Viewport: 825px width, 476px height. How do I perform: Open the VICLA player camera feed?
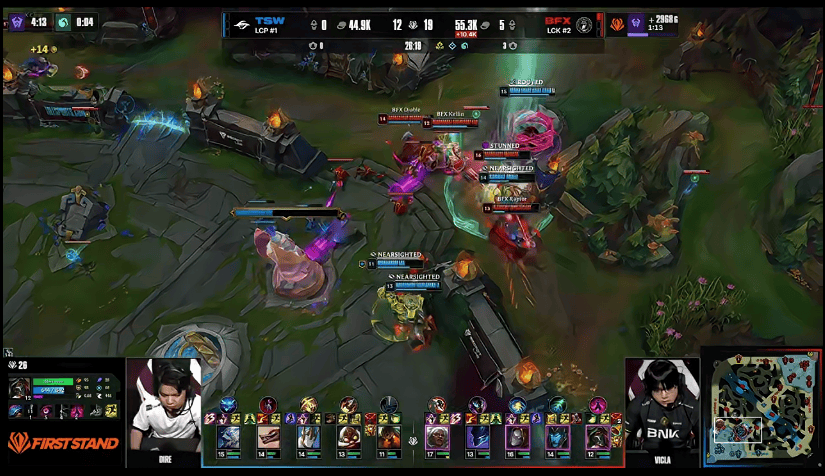tap(661, 409)
